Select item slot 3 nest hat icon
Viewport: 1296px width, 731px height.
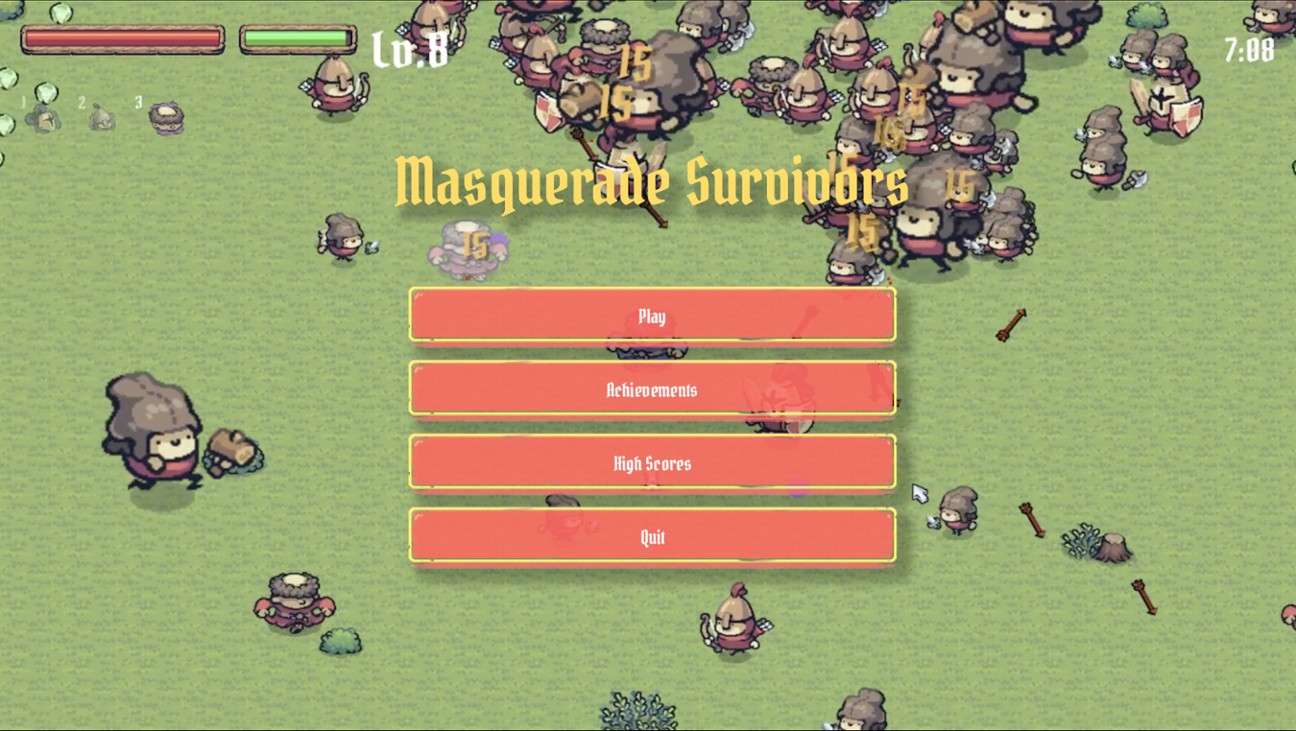pyautogui.click(x=166, y=116)
